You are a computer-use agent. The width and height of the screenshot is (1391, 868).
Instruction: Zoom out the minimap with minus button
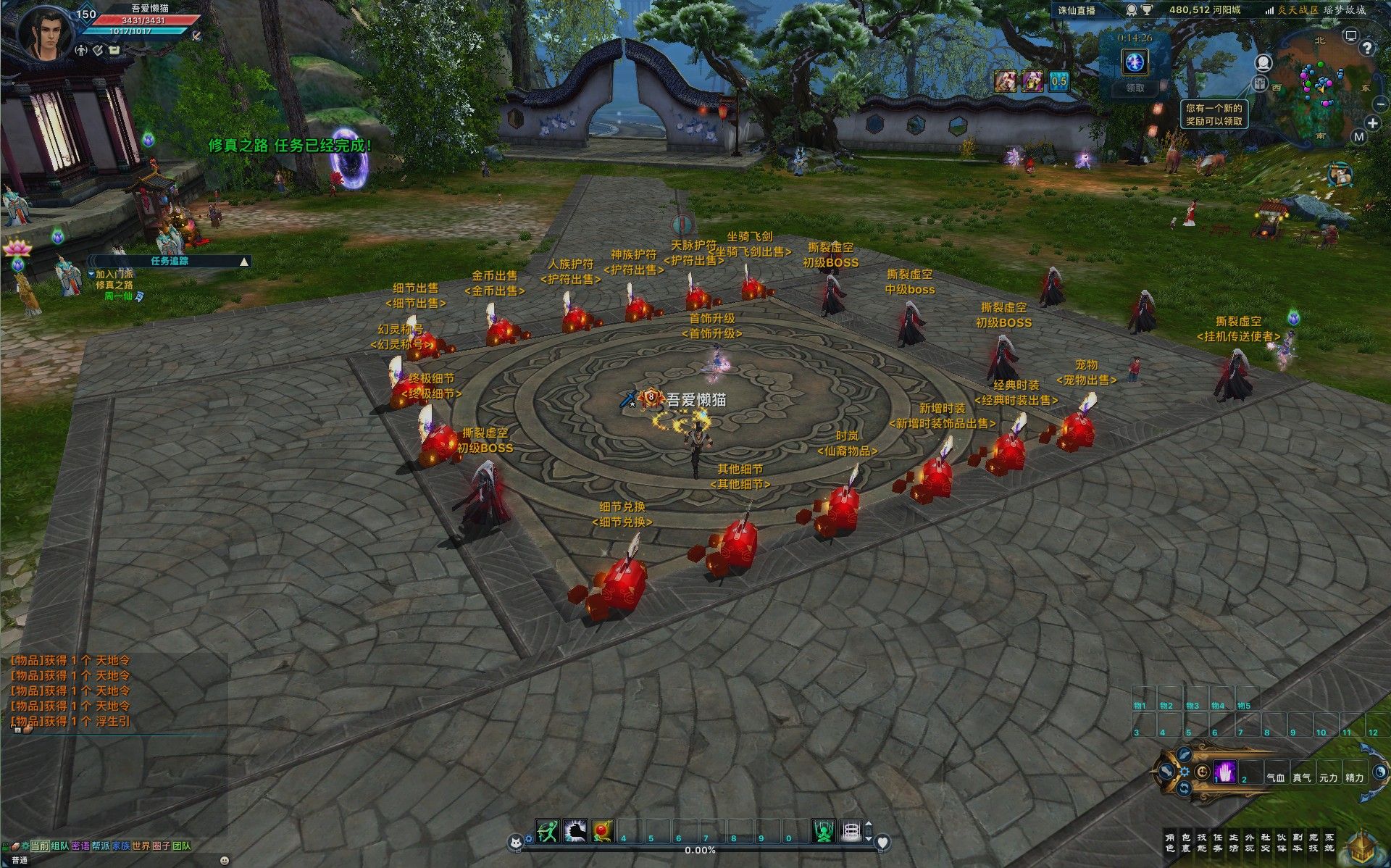click(1379, 105)
